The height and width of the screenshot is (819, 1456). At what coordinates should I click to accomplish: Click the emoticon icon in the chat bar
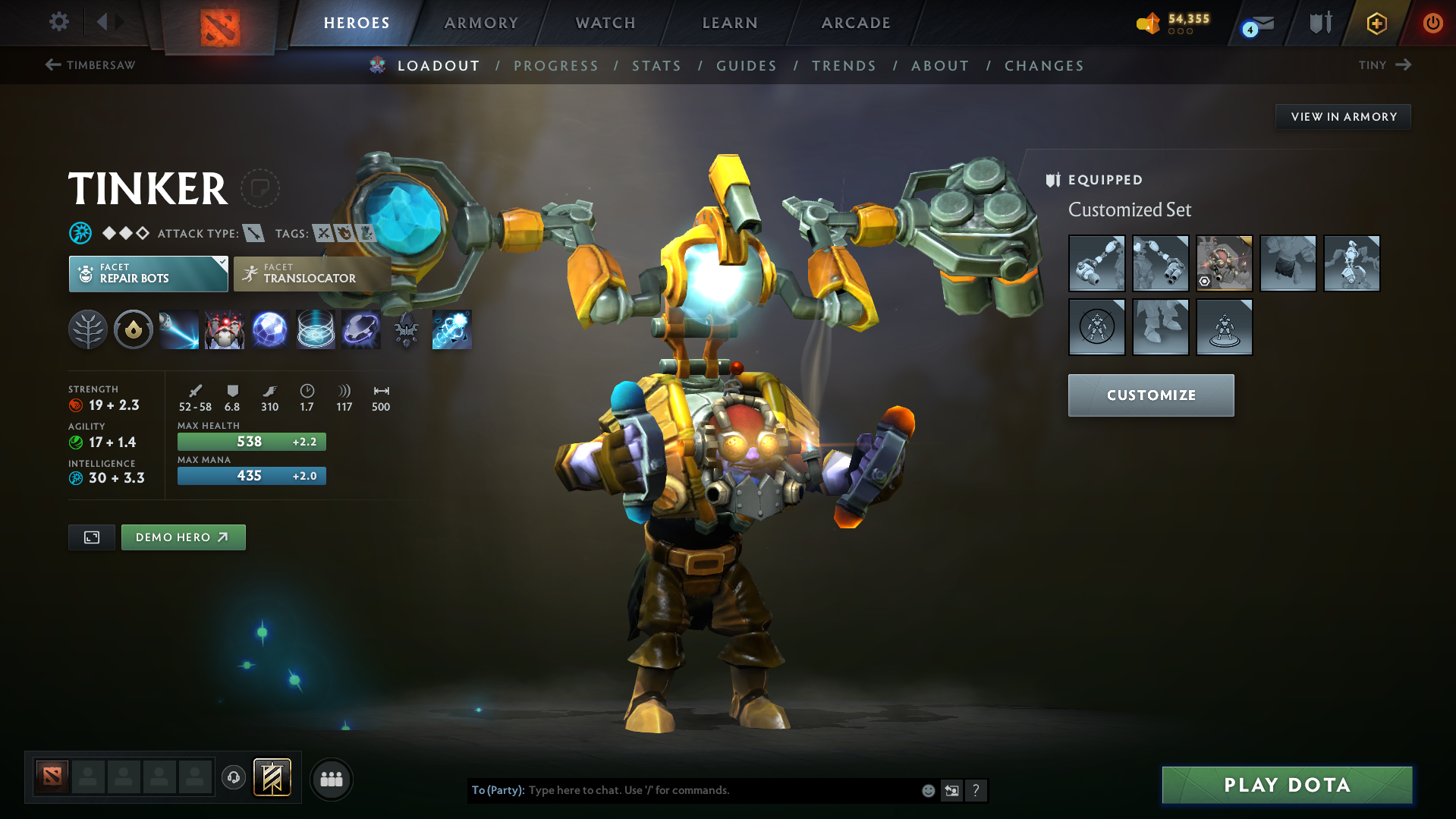coord(928,790)
